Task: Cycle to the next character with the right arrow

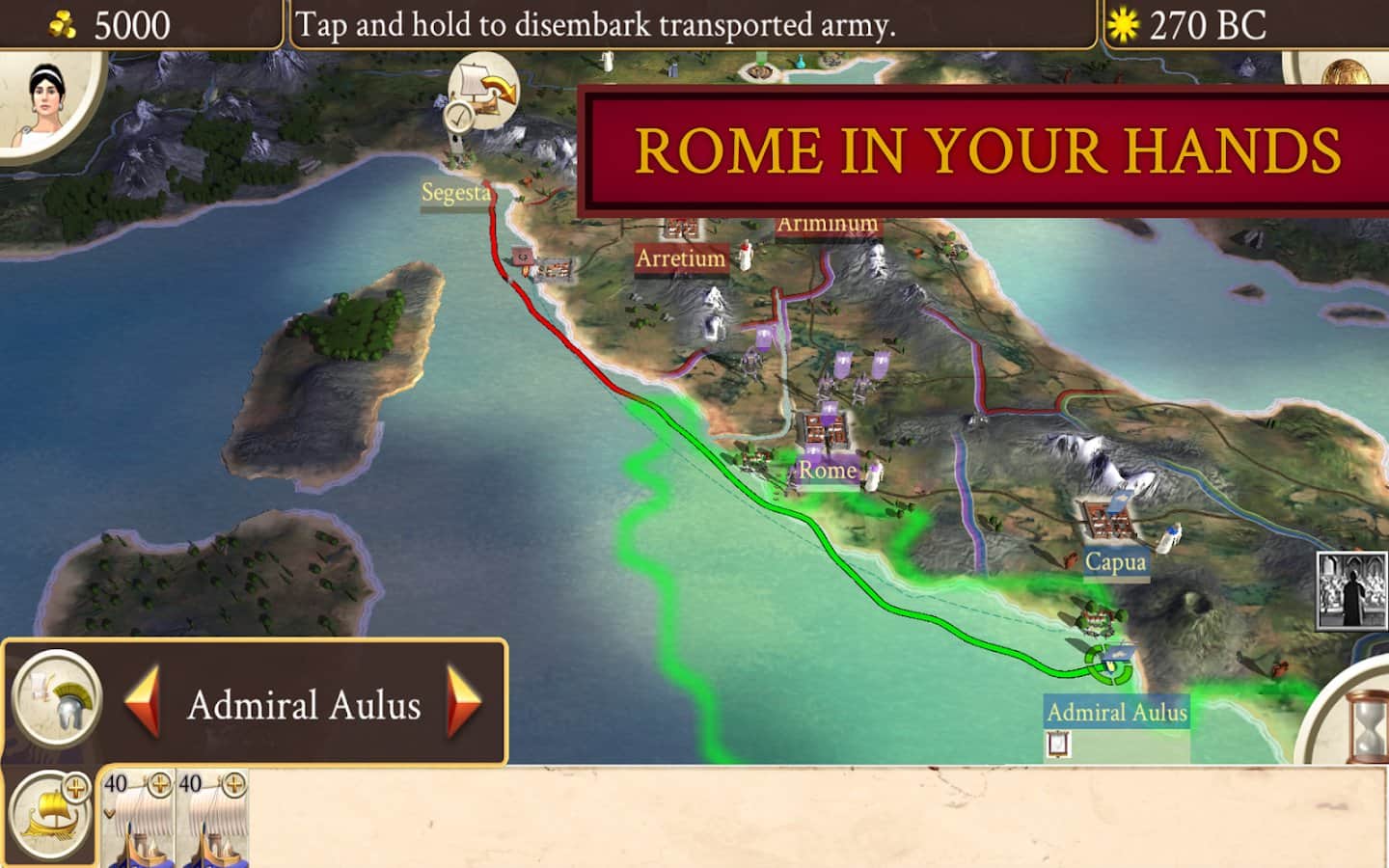Action: pyautogui.click(x=464, y=703)
